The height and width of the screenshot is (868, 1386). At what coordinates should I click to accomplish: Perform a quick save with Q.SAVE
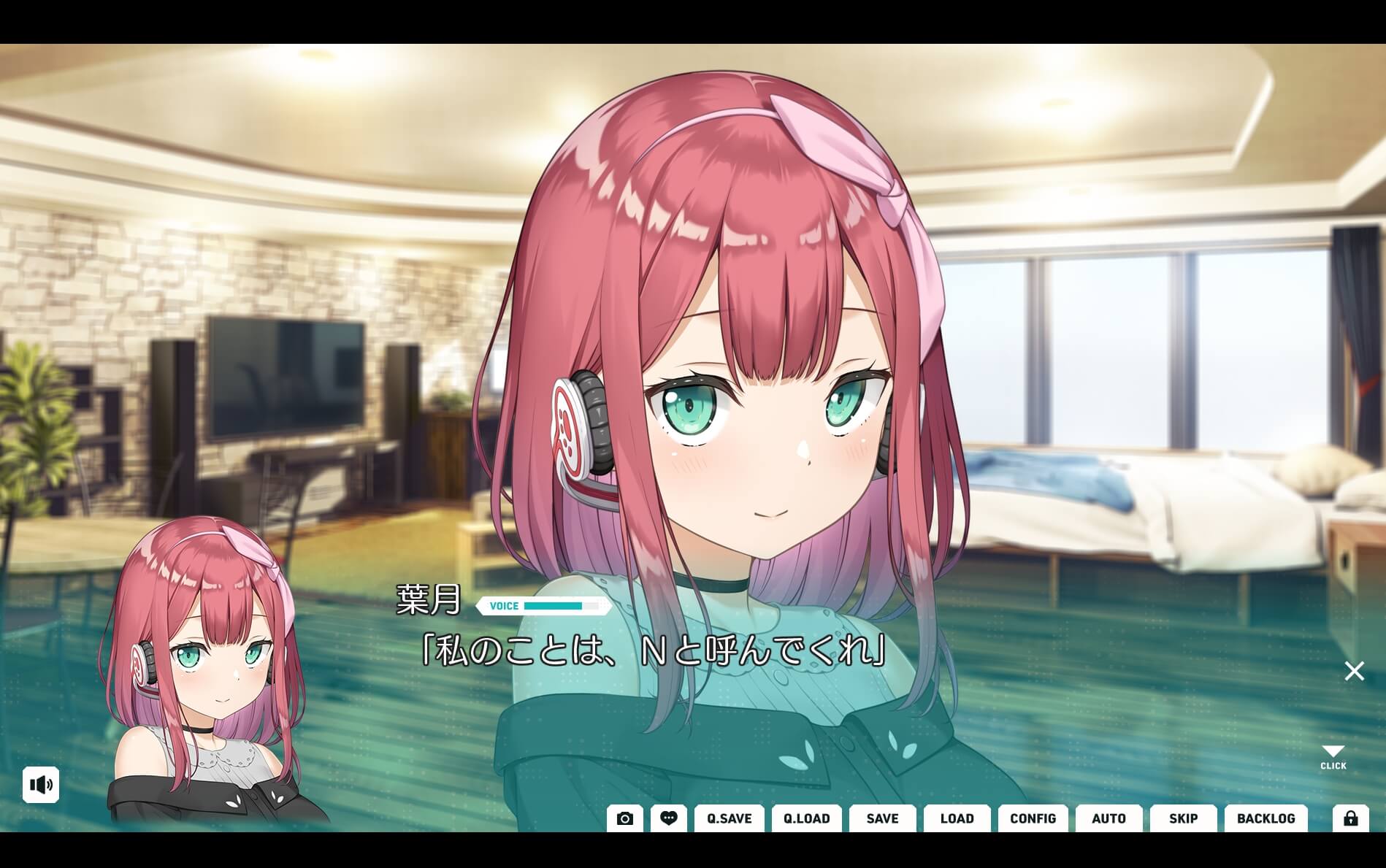pyautogui.click(x=728, y=818)
